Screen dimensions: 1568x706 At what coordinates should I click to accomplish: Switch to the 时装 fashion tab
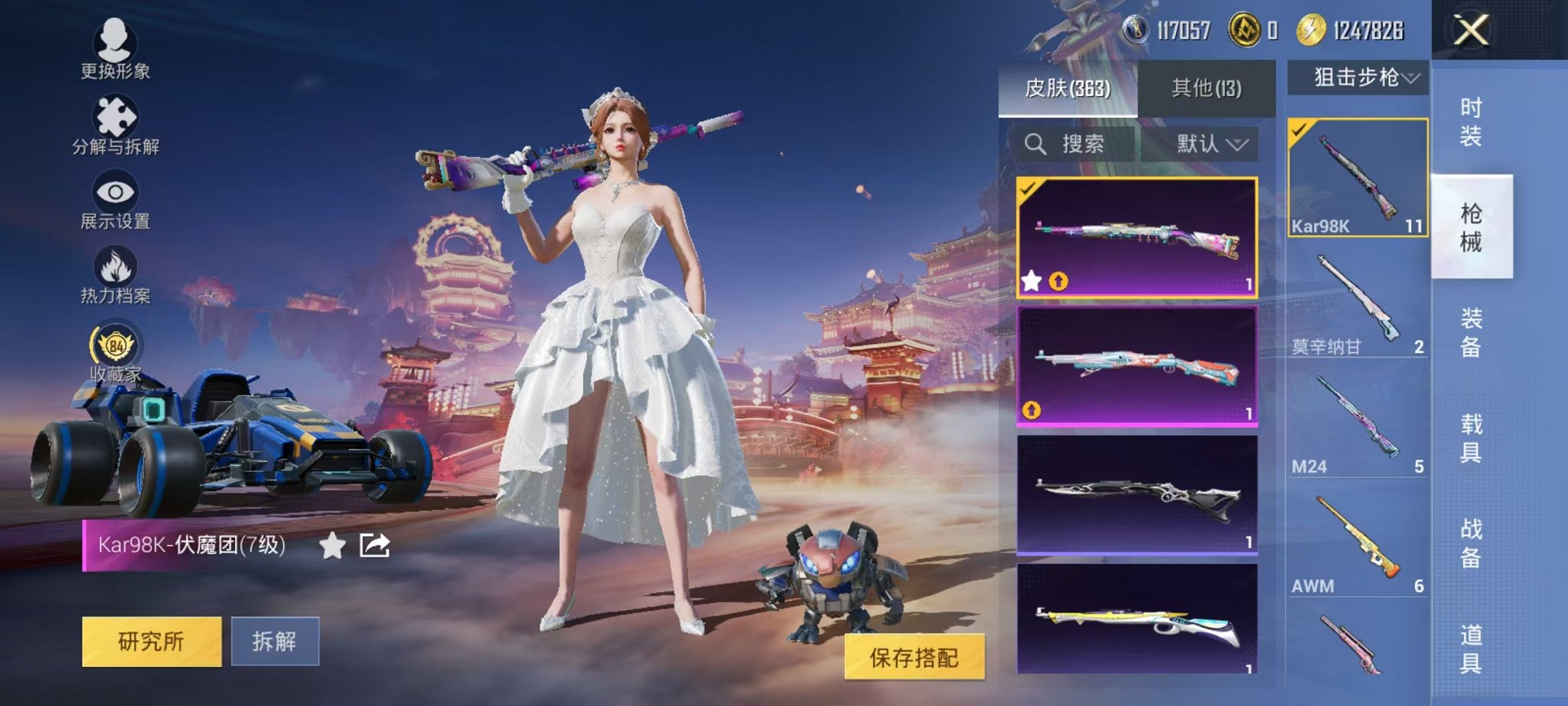pos(1473,123)
